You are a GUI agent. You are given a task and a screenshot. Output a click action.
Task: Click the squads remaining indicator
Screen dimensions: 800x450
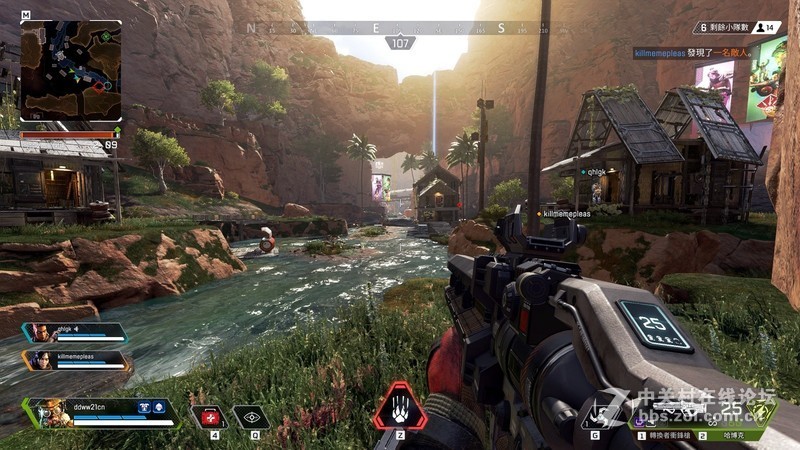point(718,28)
